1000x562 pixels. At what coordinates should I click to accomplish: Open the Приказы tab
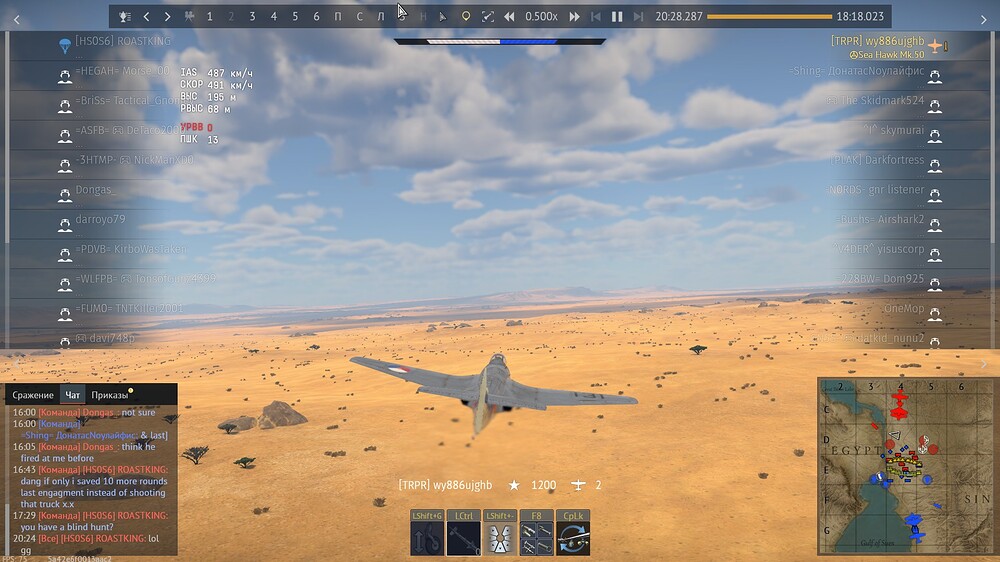(110, 395)
